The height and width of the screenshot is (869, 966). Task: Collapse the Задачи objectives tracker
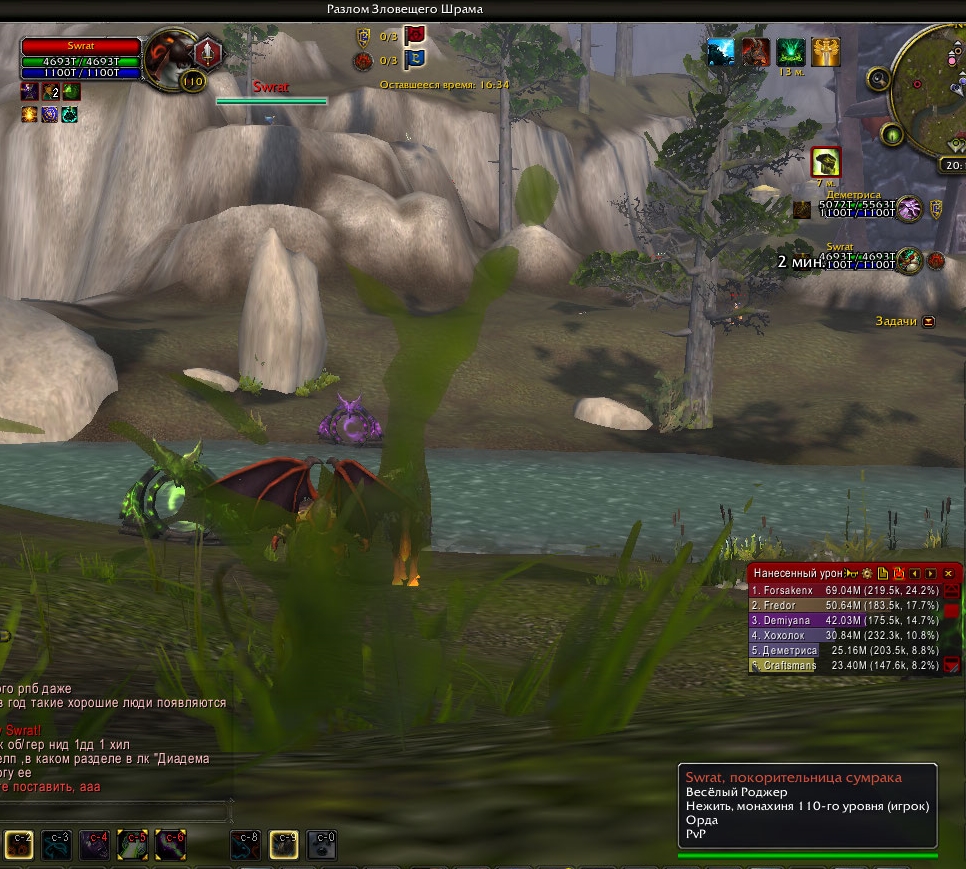pos(929,321)
